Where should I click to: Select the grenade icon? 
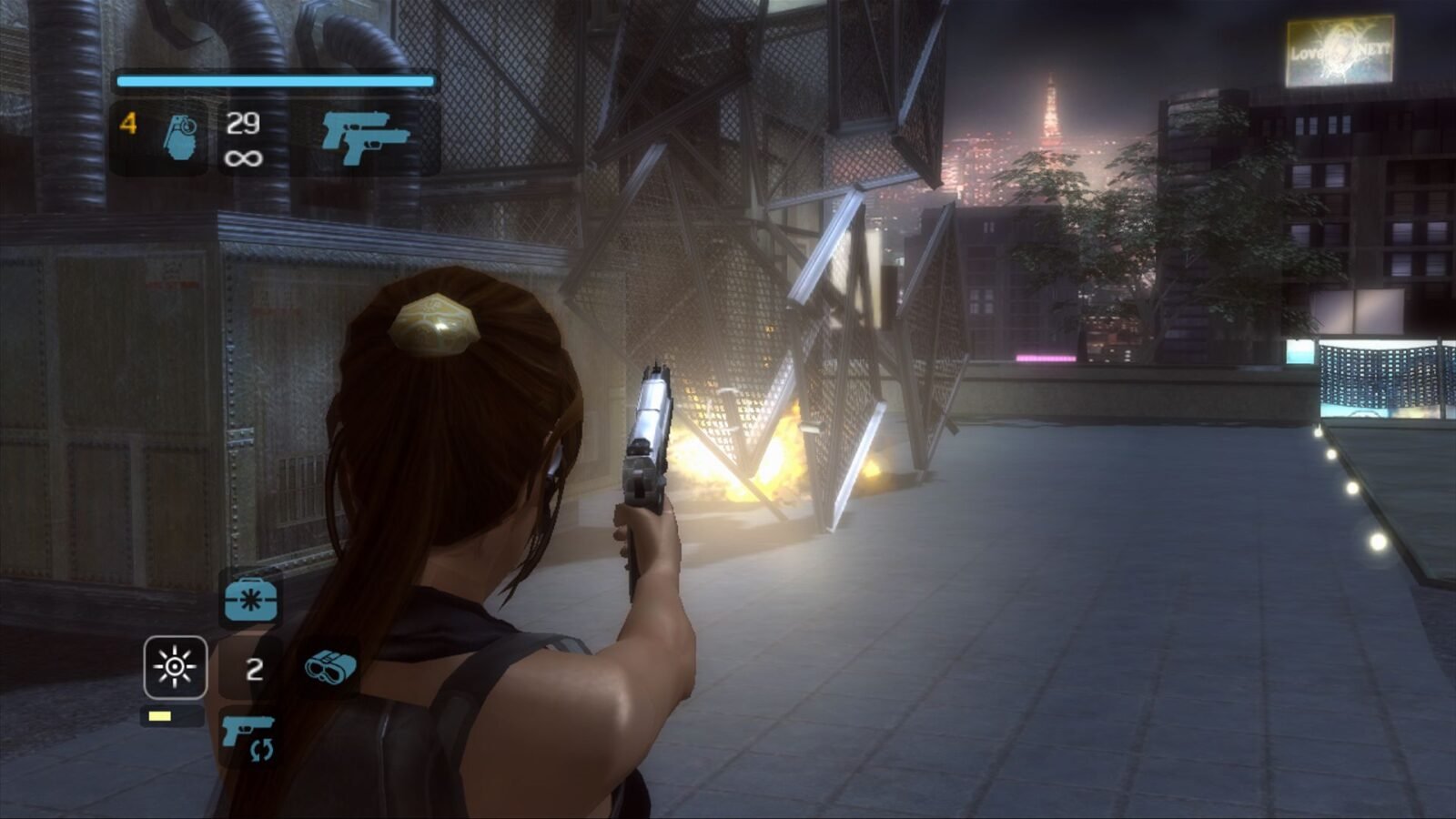[x=180, y=137]
